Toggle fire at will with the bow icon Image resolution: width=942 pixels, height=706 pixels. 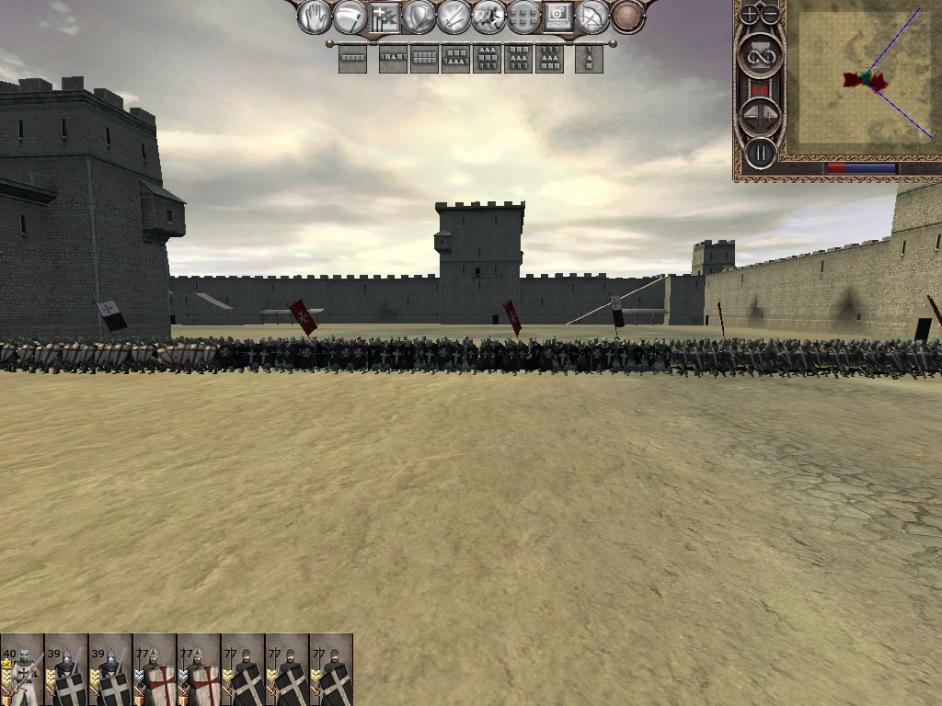[592, 17]
